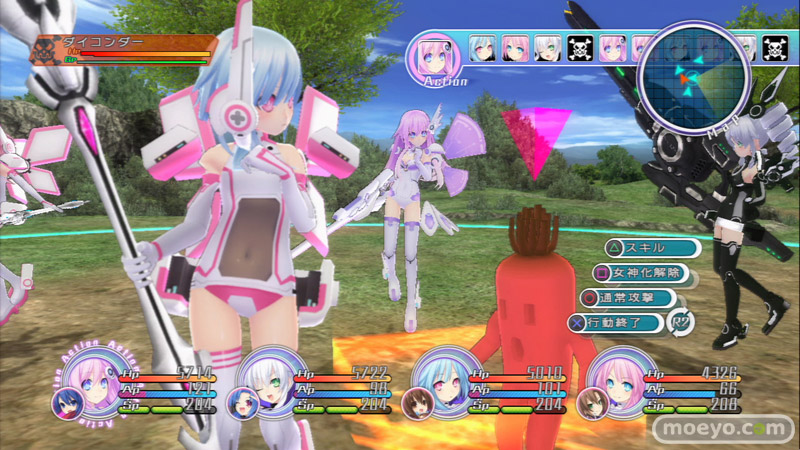The width and height of the screenshot is (800, 450).
Task: Select 通常攻撃 normal attack
Action: click(628, 297)
